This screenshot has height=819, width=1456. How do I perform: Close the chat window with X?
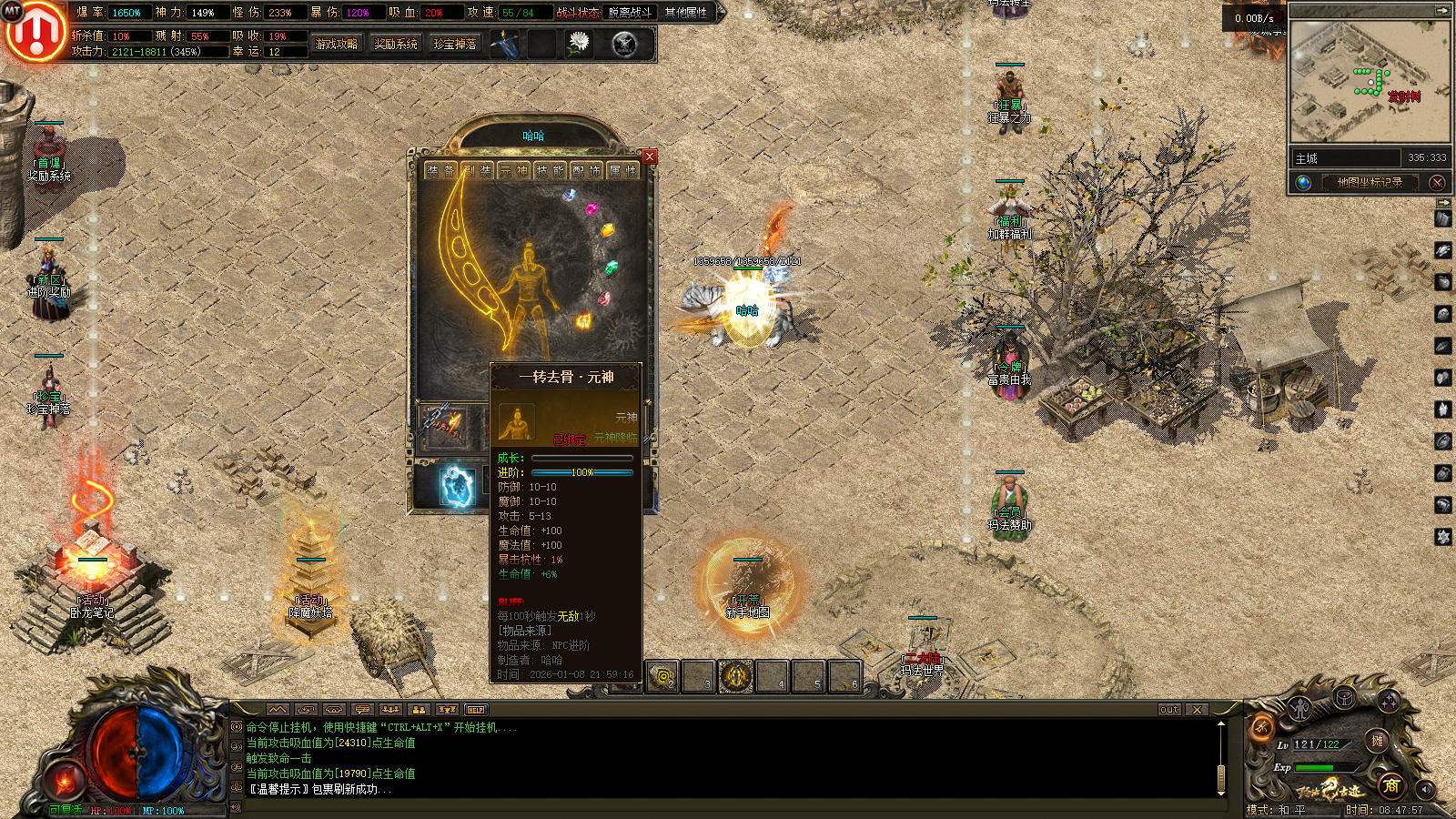pyautogui.click(x=1197, y=710)
